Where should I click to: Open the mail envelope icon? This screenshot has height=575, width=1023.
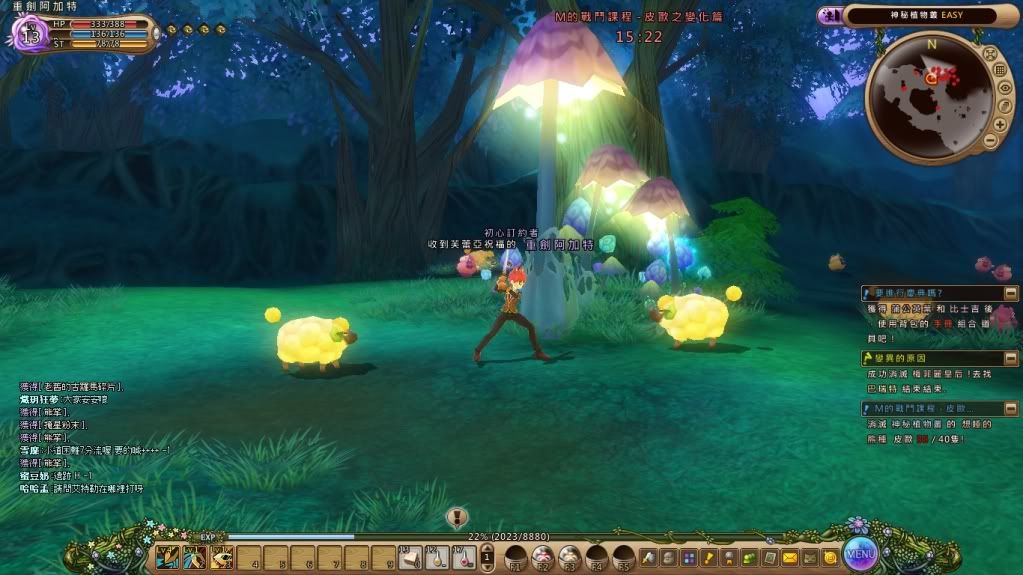[789, 557]
